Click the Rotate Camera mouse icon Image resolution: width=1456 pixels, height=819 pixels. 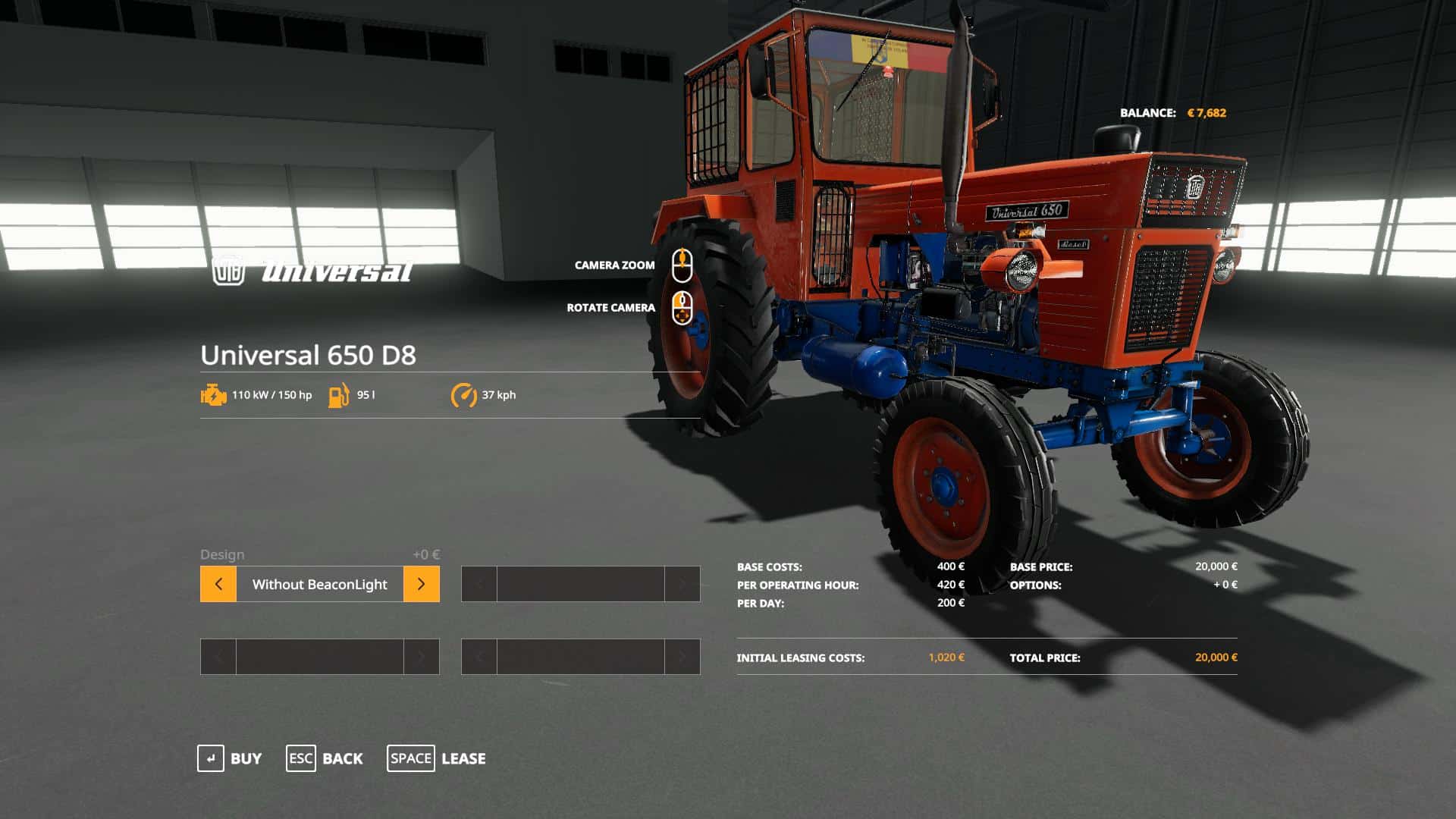[683, 308]
